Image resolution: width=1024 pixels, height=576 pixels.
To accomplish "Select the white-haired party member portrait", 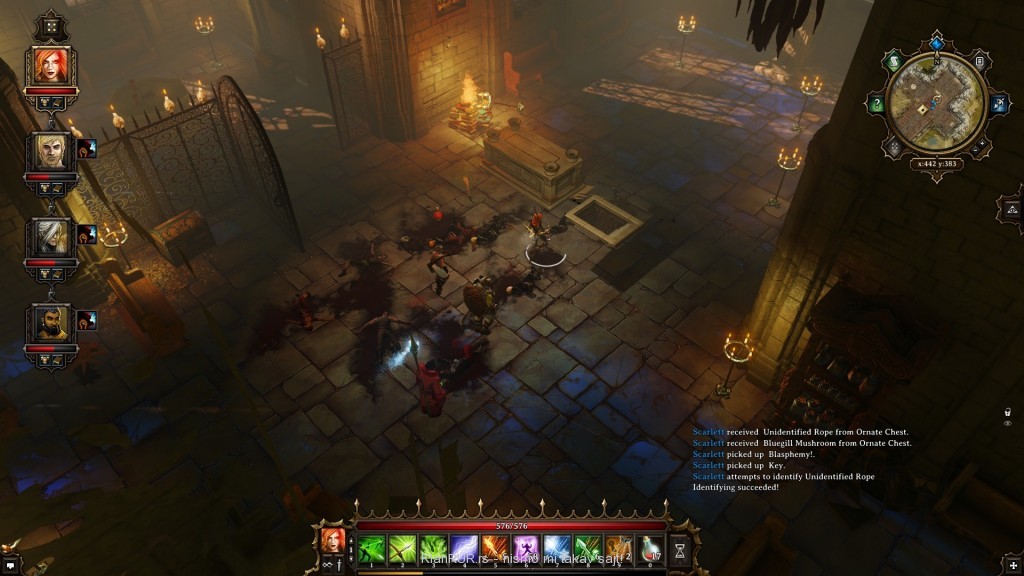I will click(x=49, y=236).
